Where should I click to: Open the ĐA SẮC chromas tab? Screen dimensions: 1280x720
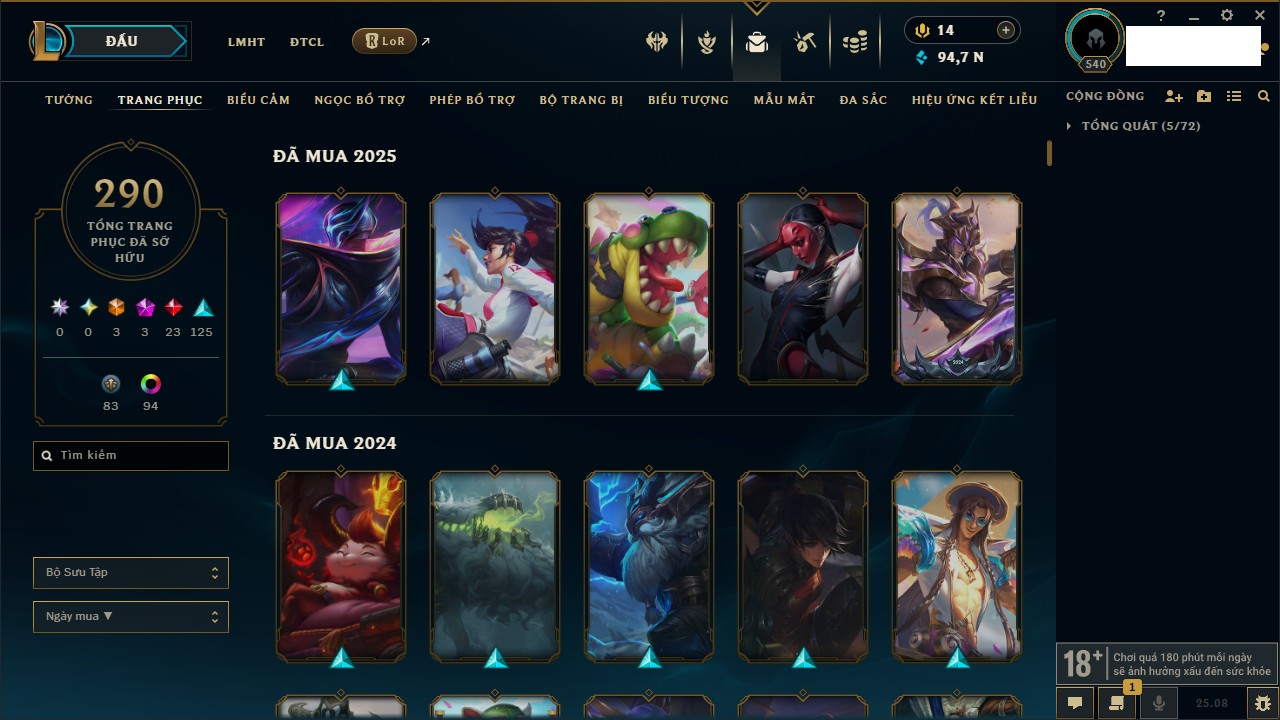863,100
